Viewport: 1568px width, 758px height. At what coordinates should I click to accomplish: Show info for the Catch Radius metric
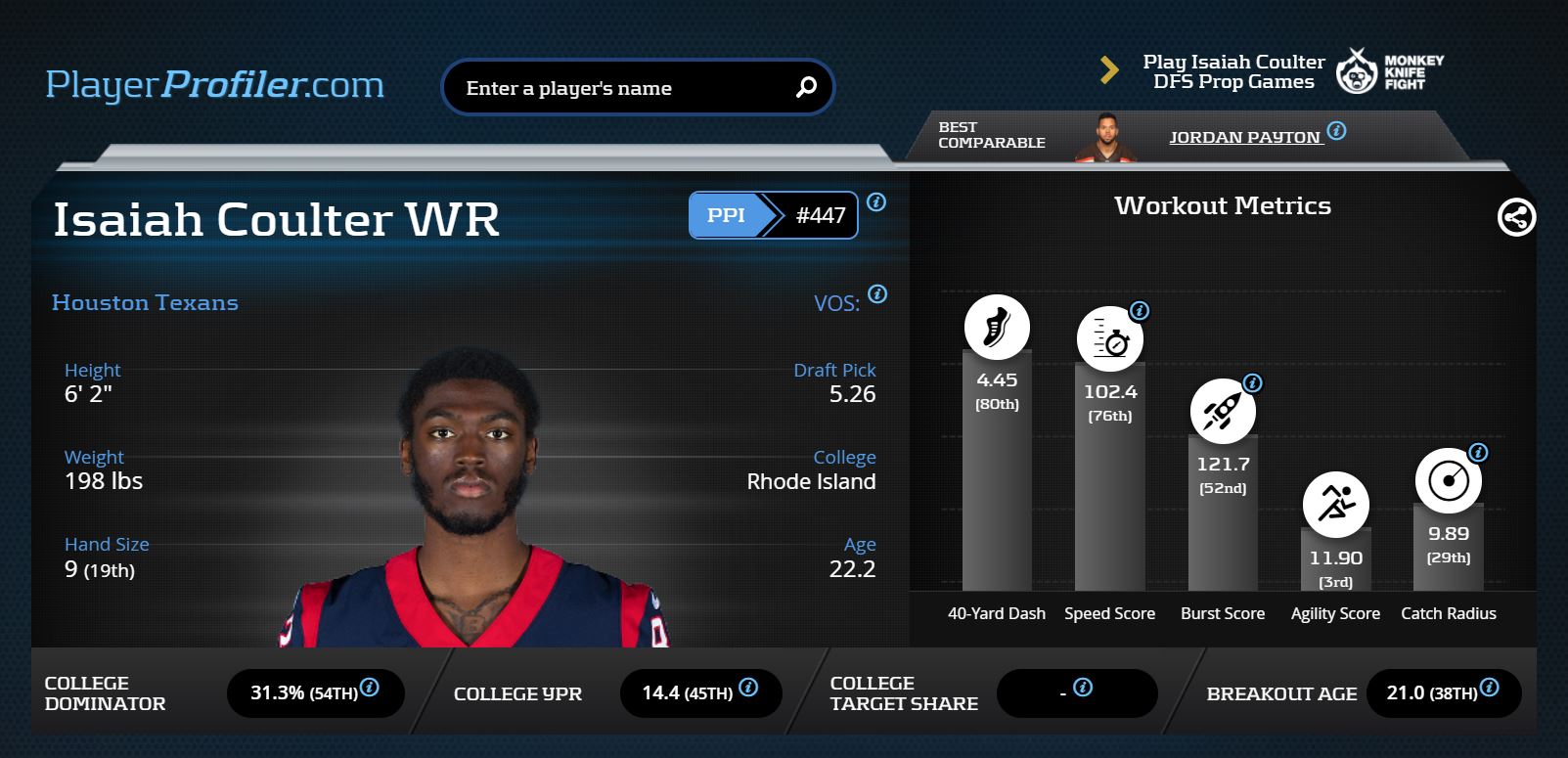tap(1478, 453)
